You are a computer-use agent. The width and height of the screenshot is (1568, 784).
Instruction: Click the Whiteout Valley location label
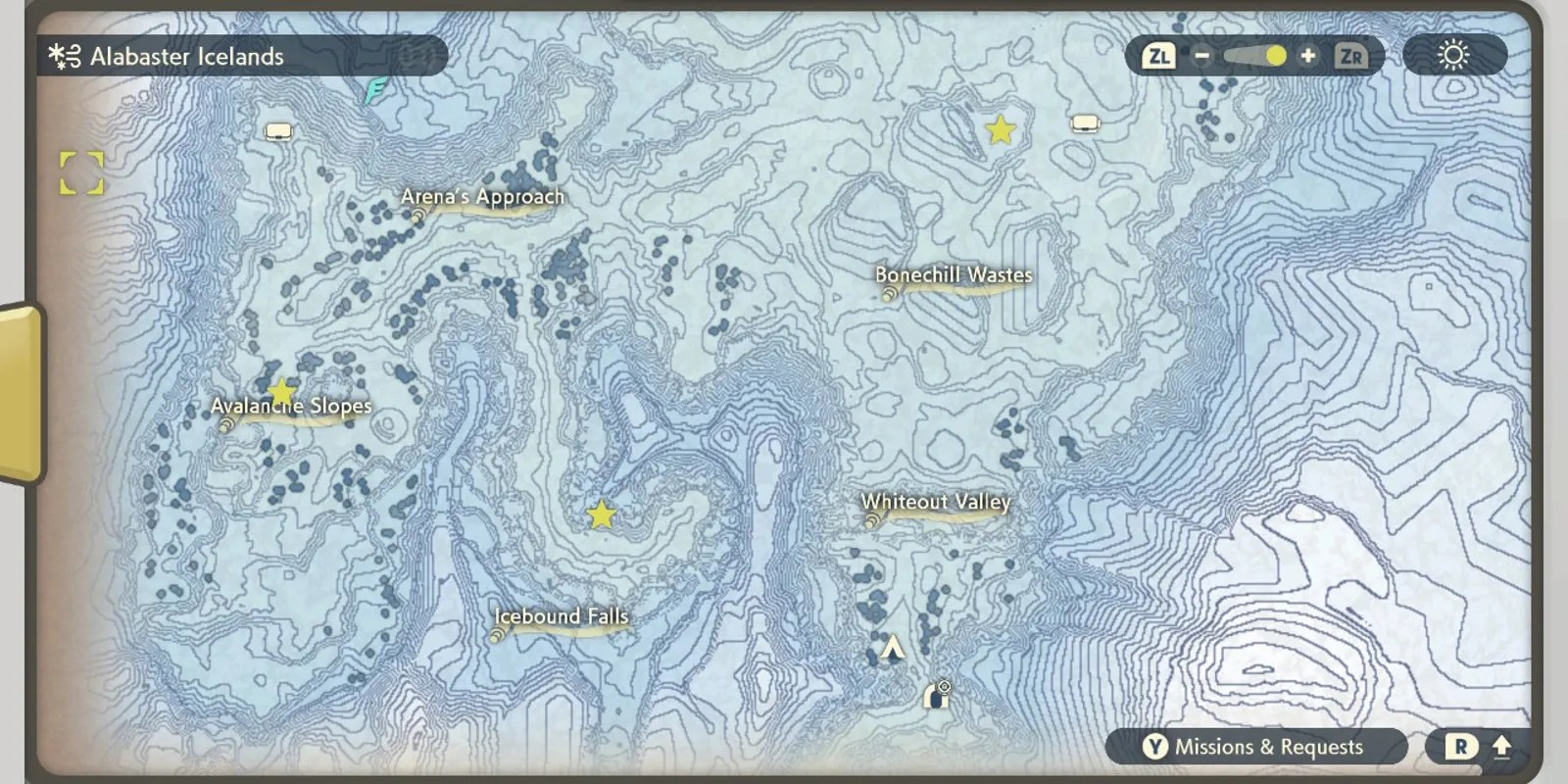935,502
